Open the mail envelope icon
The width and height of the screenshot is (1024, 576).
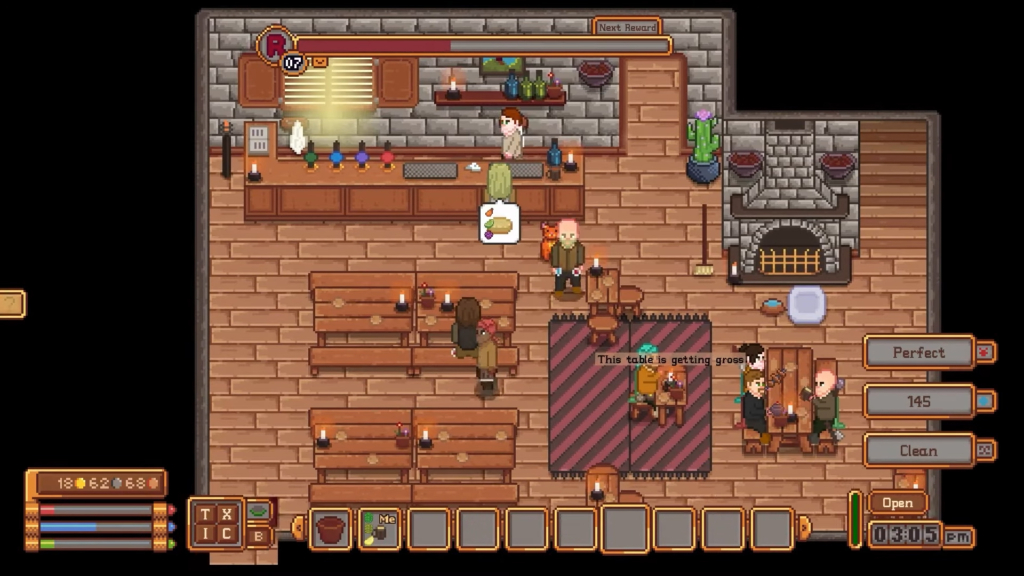320,62
